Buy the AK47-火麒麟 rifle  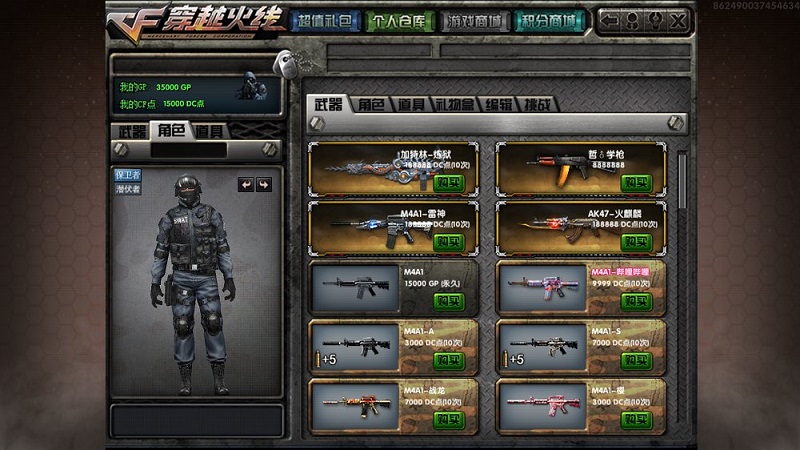click(636, 242)
